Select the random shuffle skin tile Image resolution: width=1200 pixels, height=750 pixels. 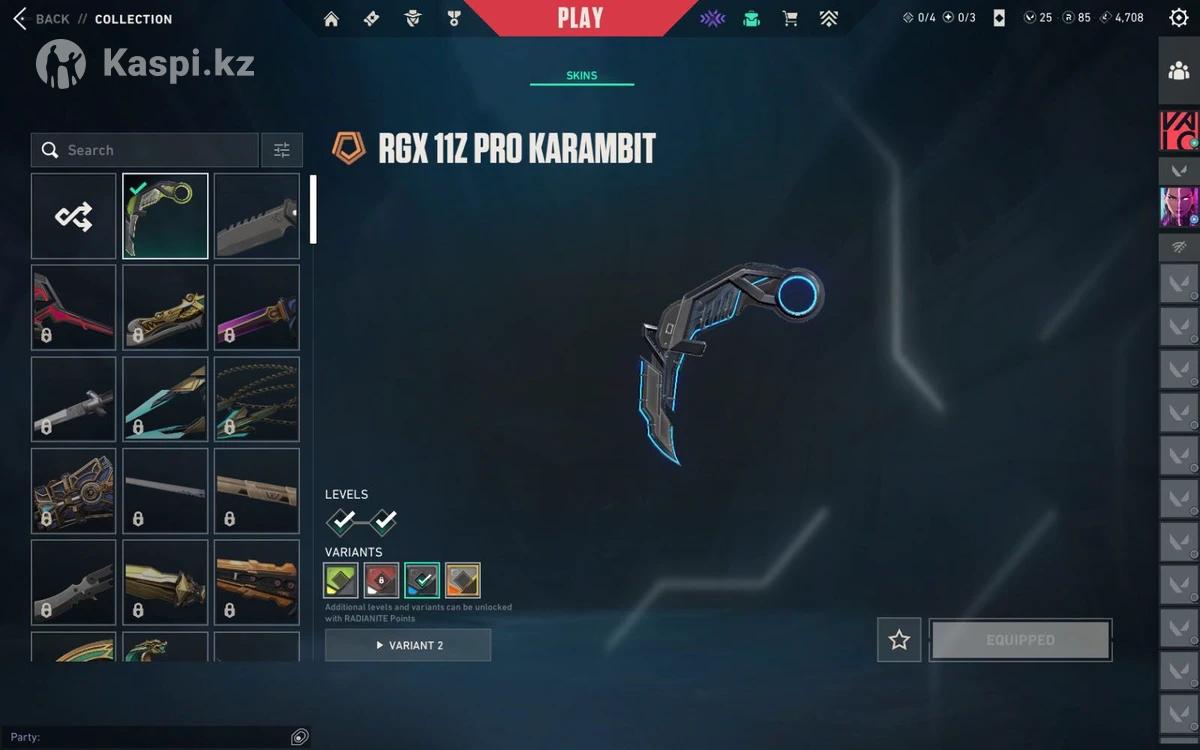point(74,216)
